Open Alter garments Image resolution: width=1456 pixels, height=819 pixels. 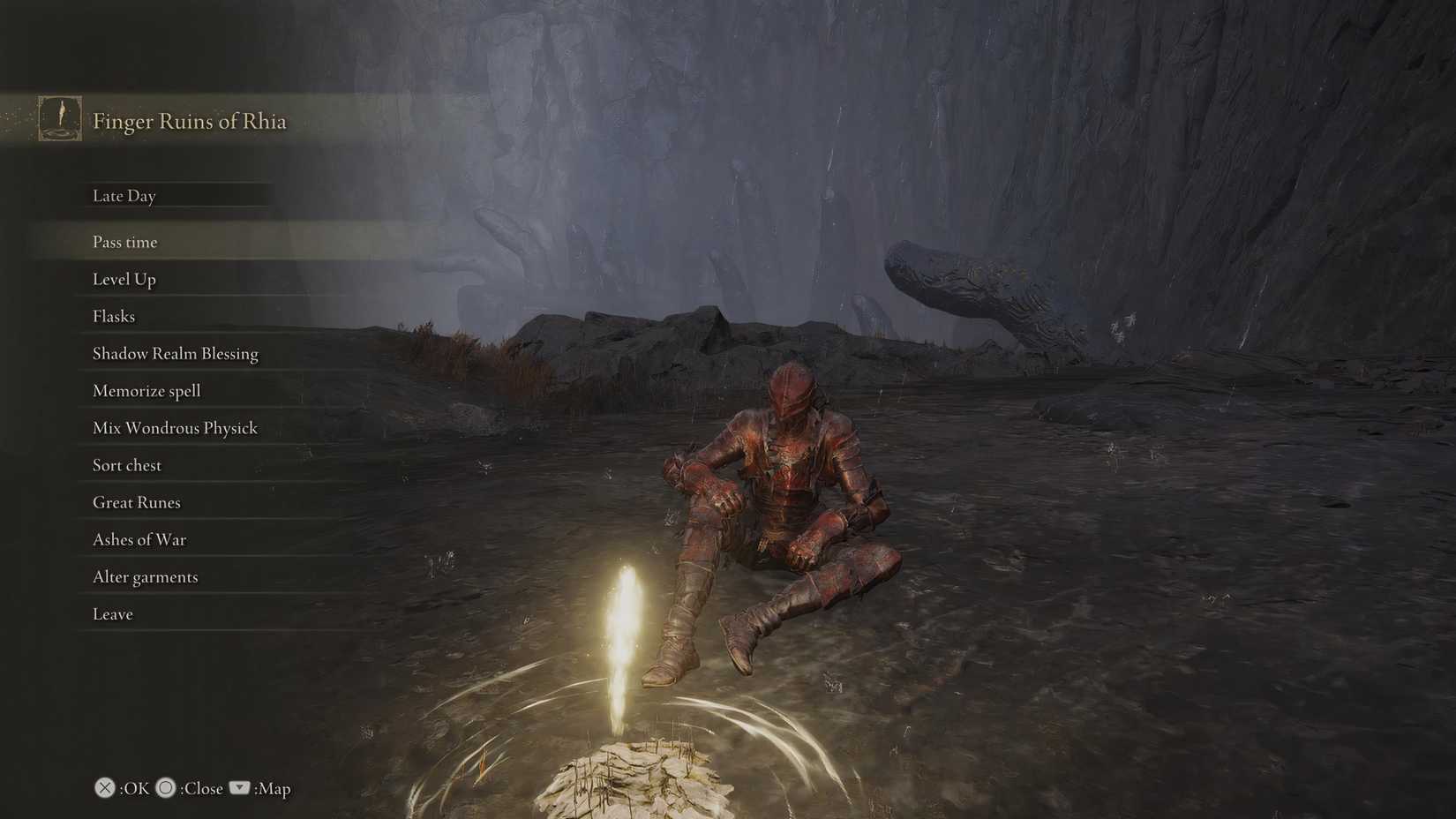(145, 576)
